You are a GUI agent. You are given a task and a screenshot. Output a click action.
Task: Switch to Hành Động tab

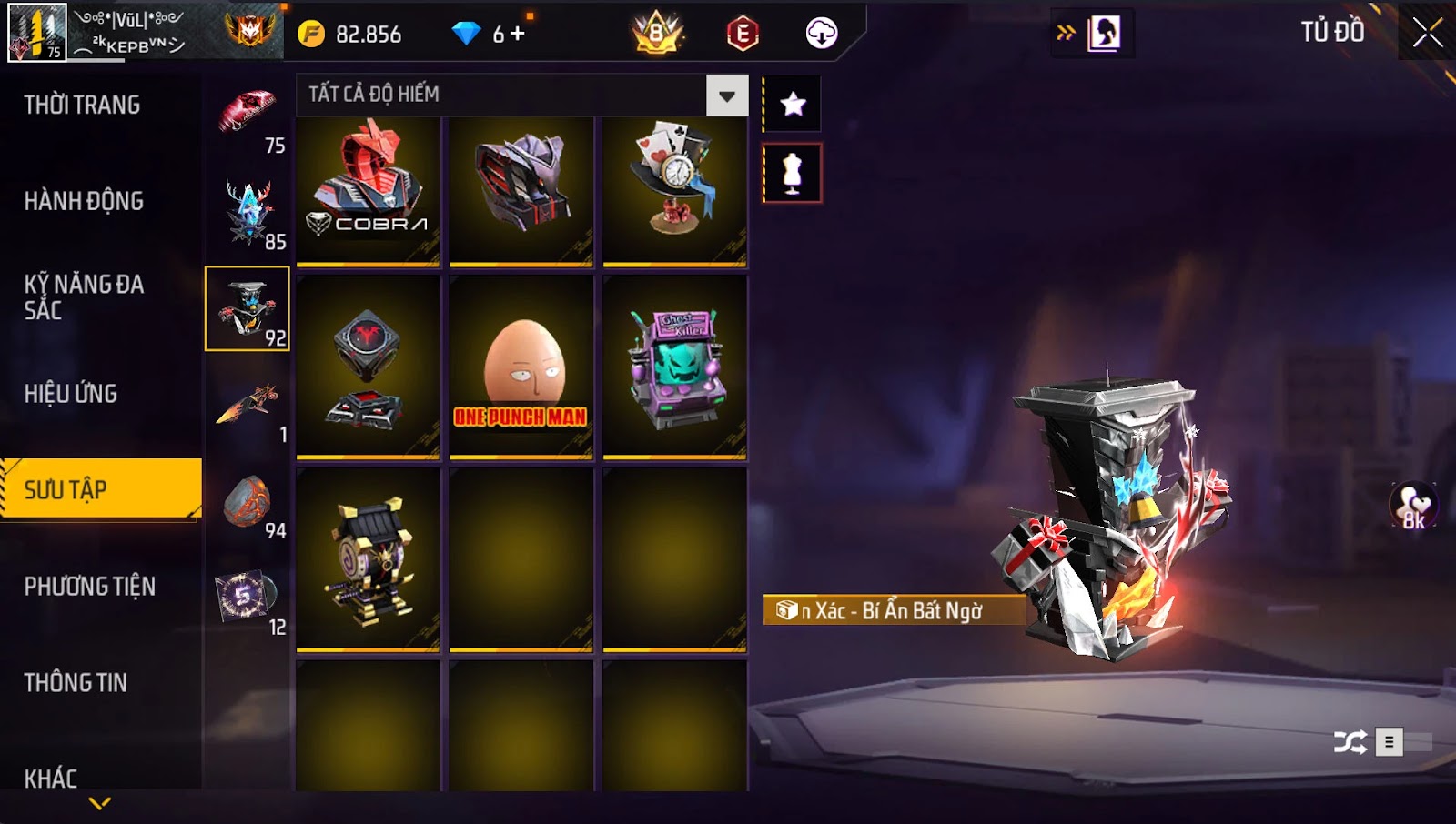coord(84,201)
